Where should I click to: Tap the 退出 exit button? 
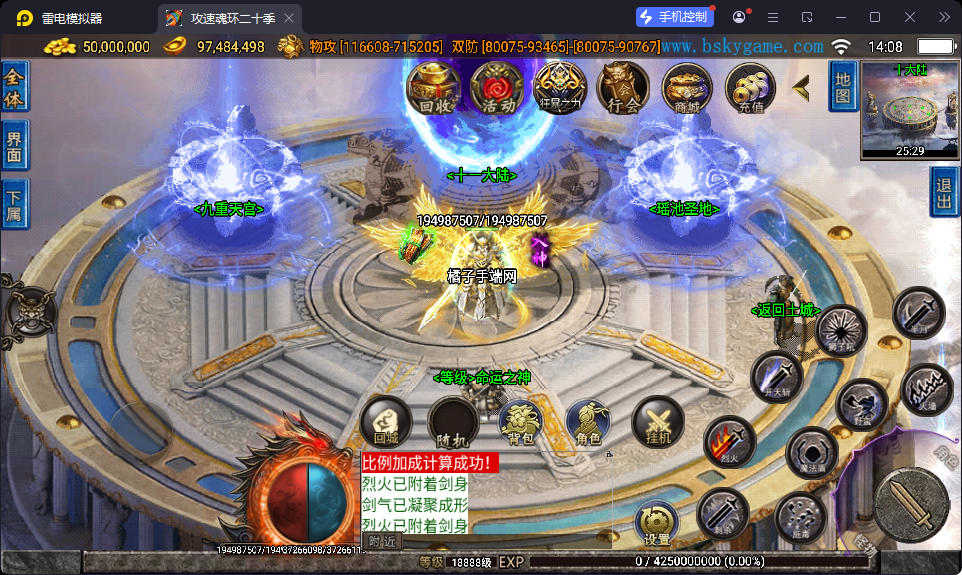944,192
